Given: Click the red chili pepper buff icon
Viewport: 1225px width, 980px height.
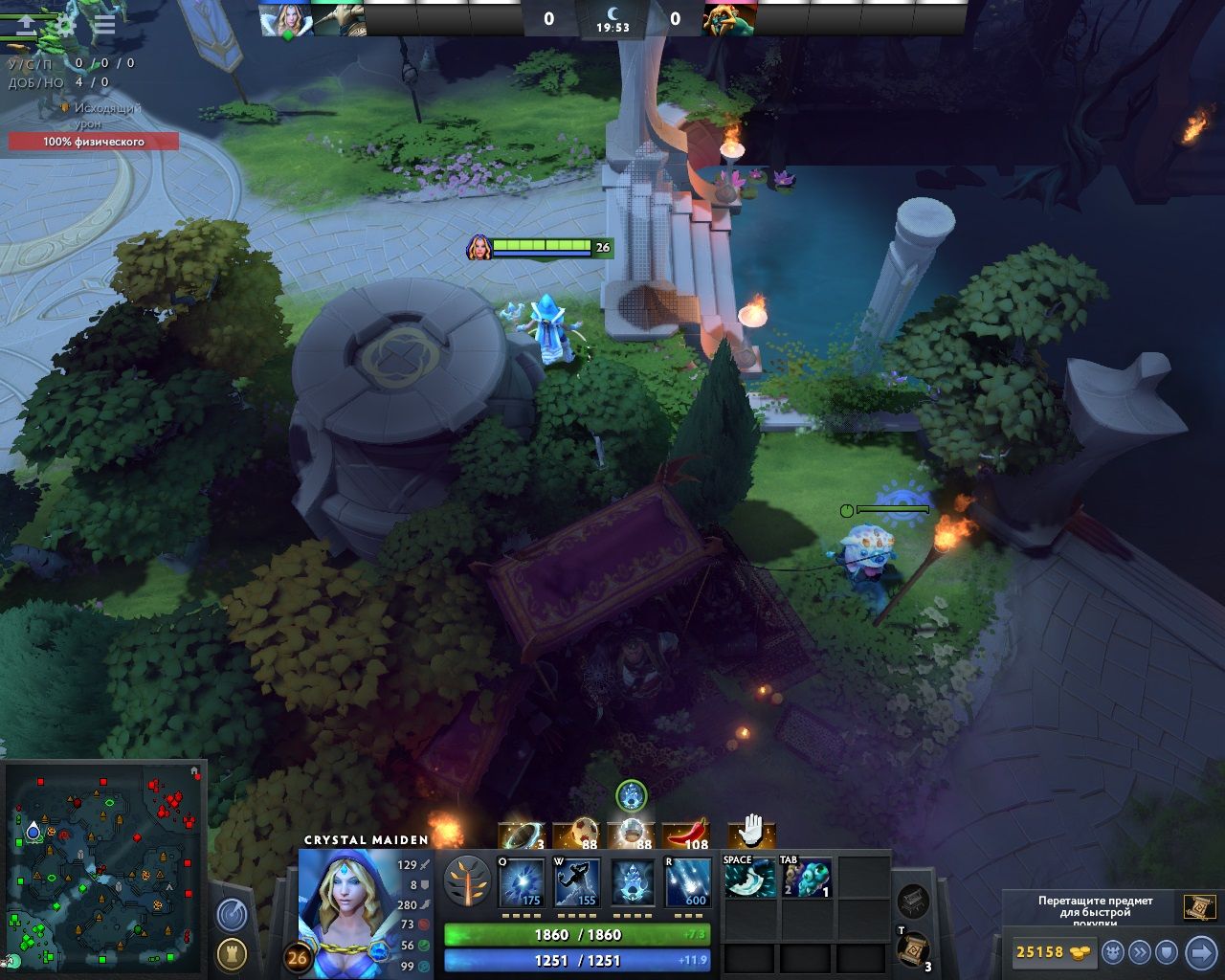Looking at the screenshot, I should [684, 835].
